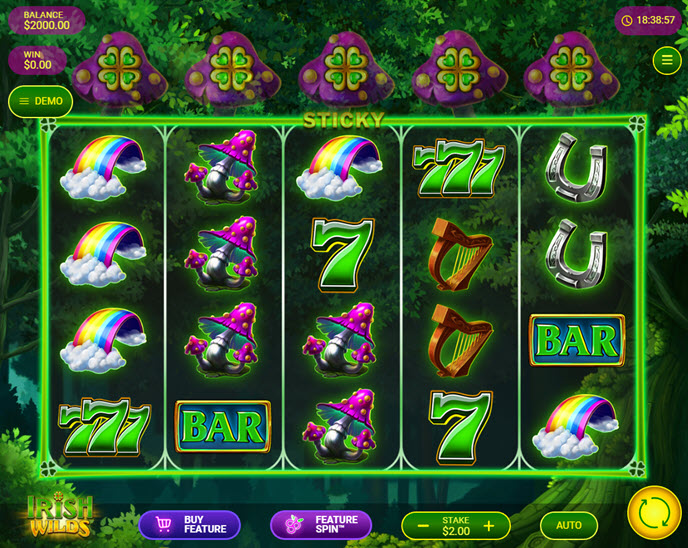This screenshot has width=688, height=548.
Task: Spin the reels with the yellow spin button
Action: (653, 513)
